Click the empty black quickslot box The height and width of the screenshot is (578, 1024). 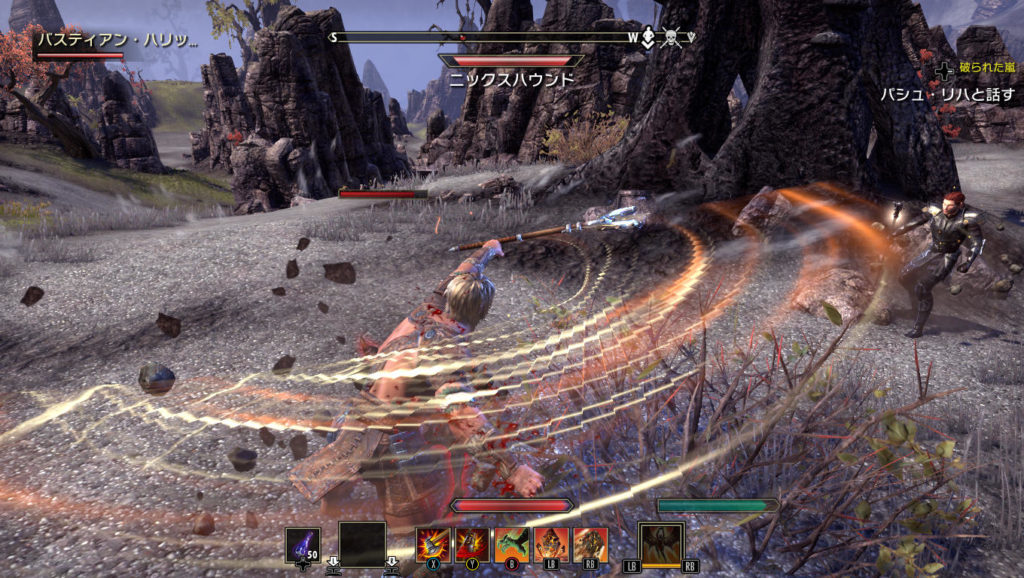tap(362, 545)
